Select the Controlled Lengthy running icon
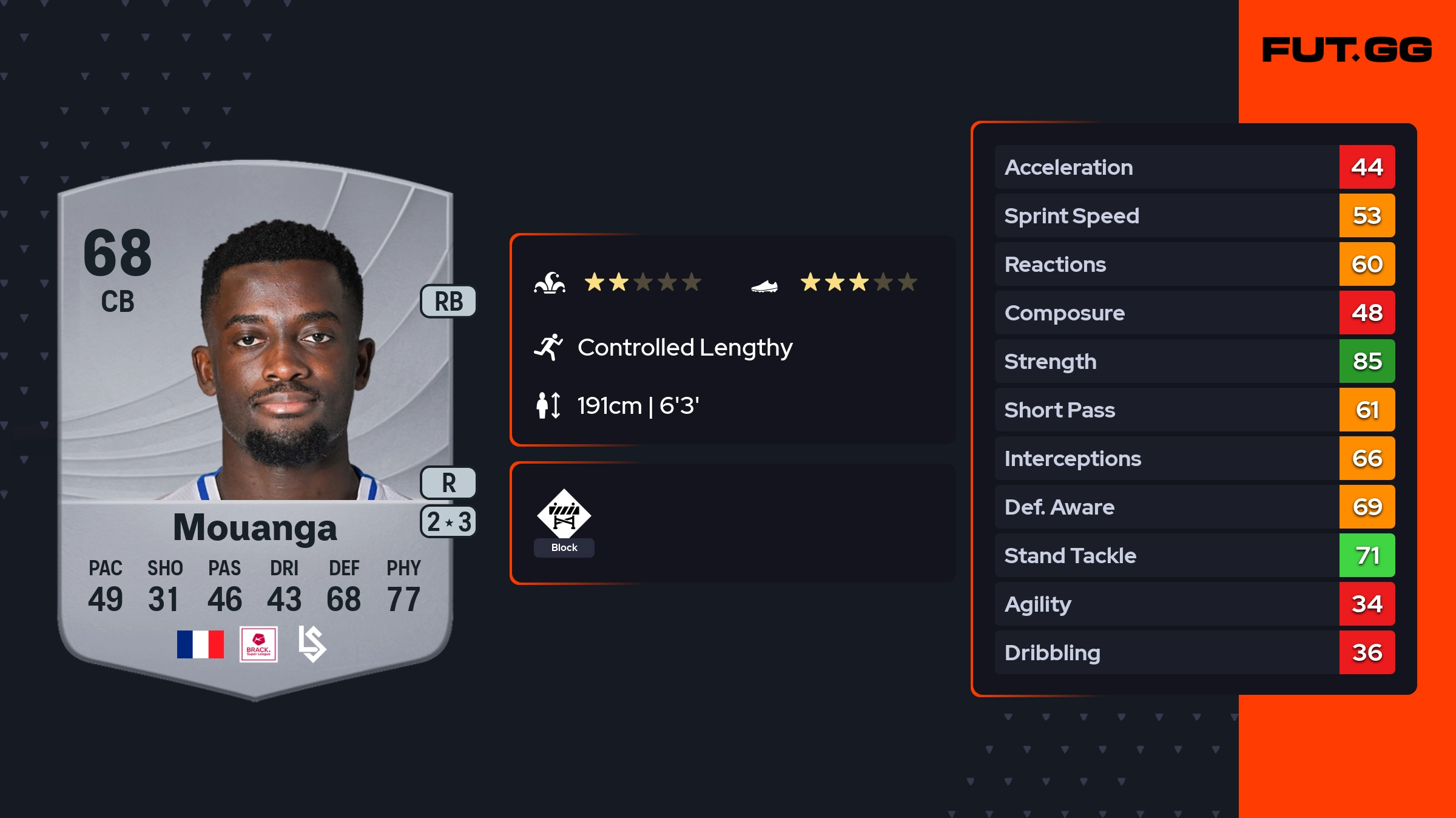Screen dimensions: 1456x818 pos(548,347)
